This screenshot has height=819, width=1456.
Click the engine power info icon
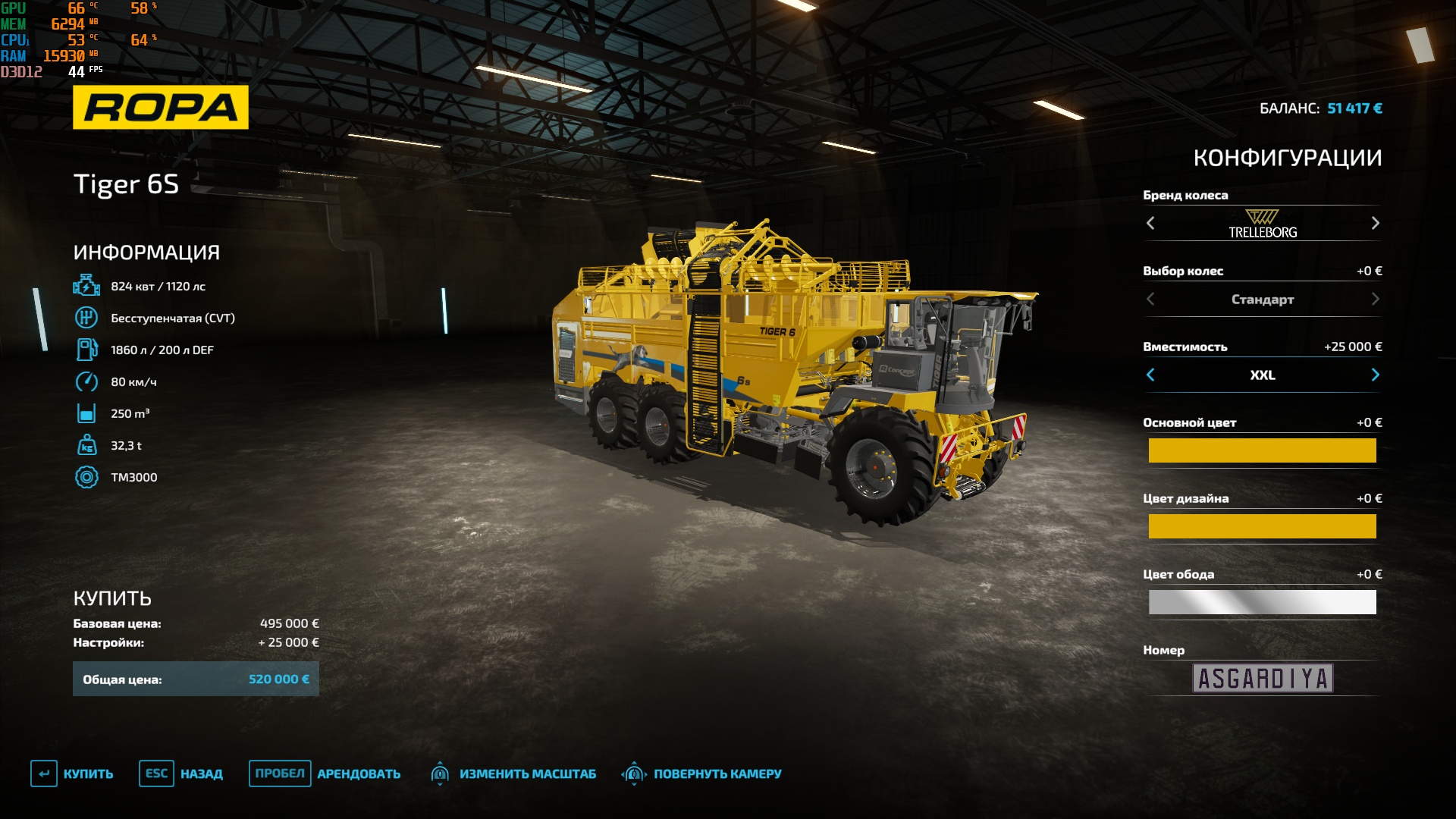(x=87, y=286)
